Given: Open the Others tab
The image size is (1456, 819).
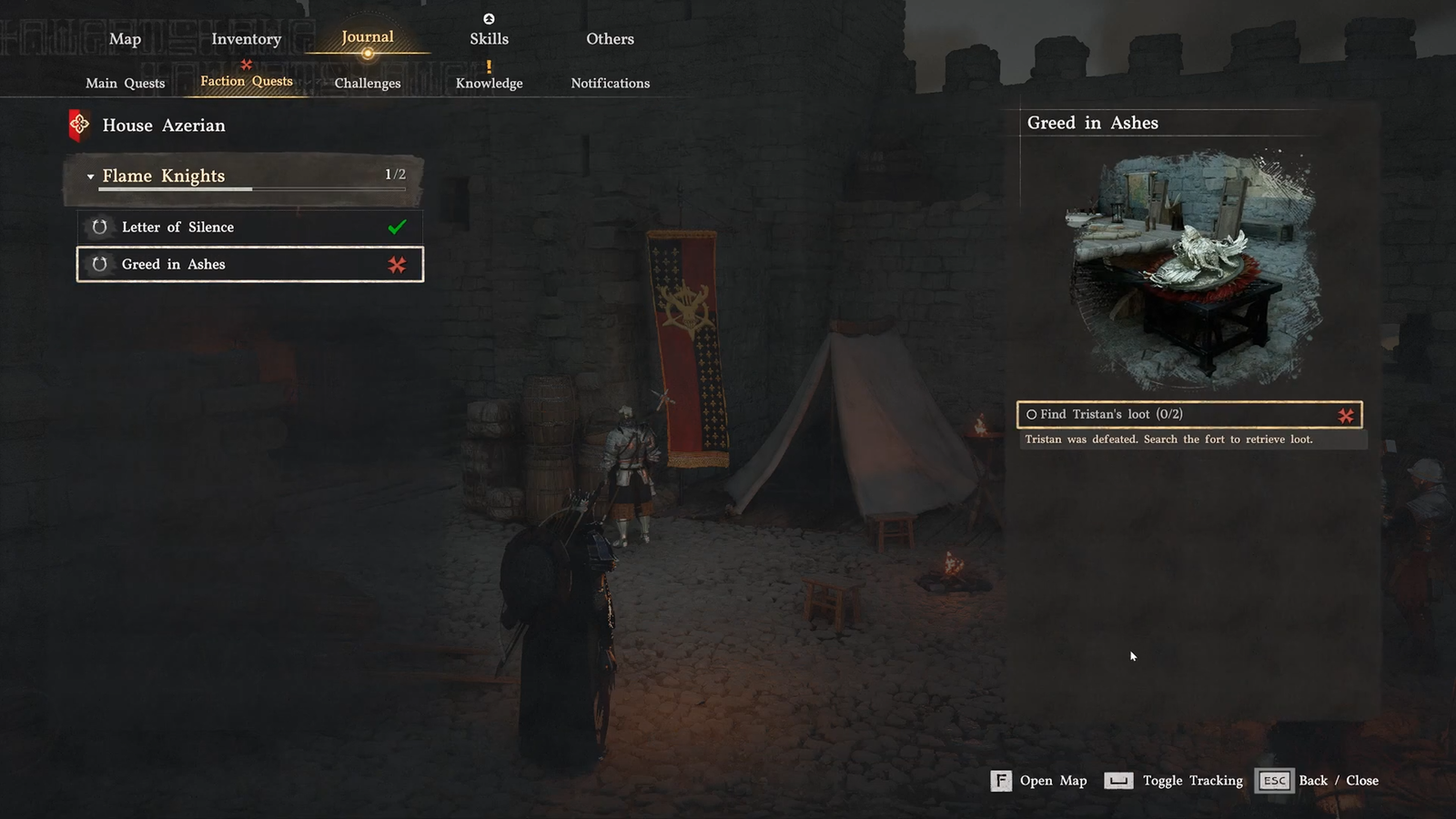Looking at the screenshot, I should [610, 39].
